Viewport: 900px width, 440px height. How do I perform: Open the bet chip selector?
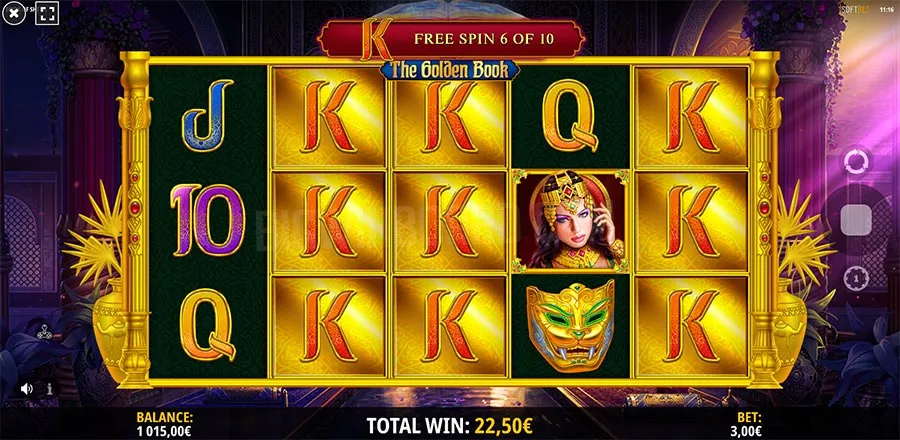click(857, 276)
